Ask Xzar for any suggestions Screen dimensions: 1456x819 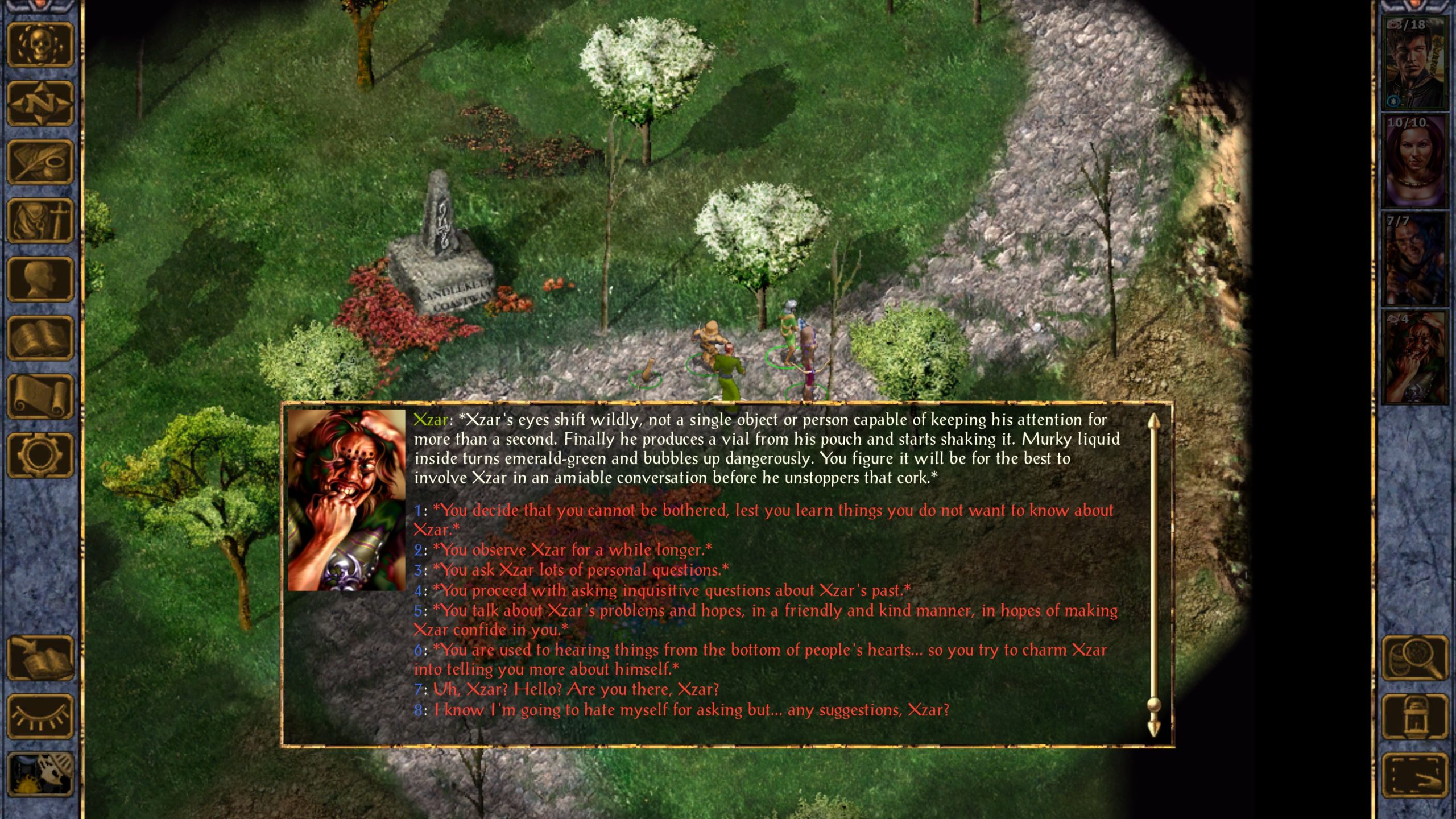691,710
